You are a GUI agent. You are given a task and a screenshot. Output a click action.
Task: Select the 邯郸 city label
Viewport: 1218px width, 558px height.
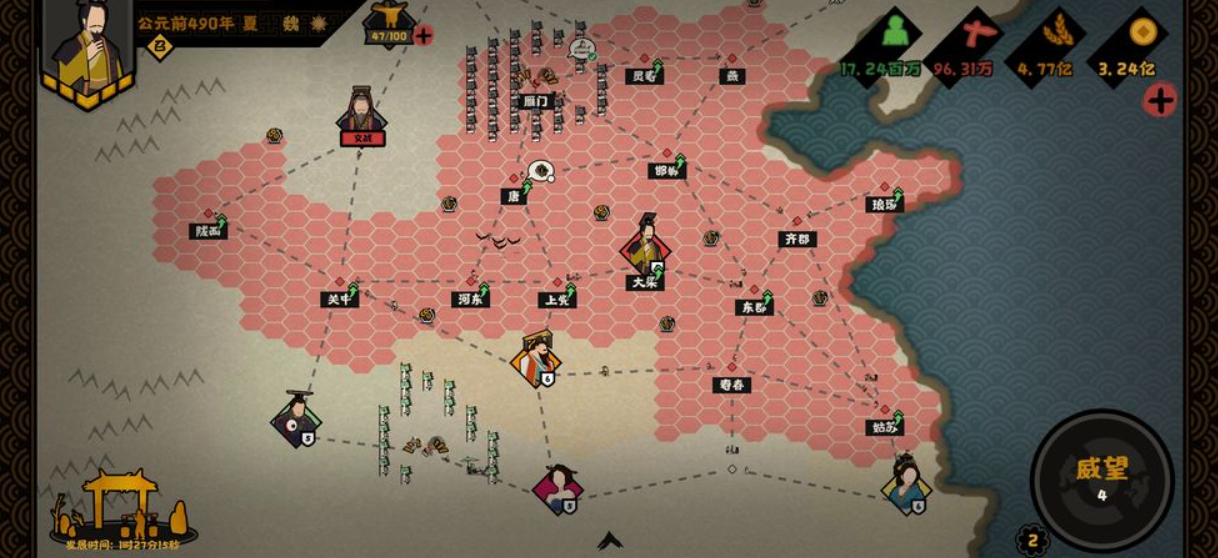click(x=666, y=171)
